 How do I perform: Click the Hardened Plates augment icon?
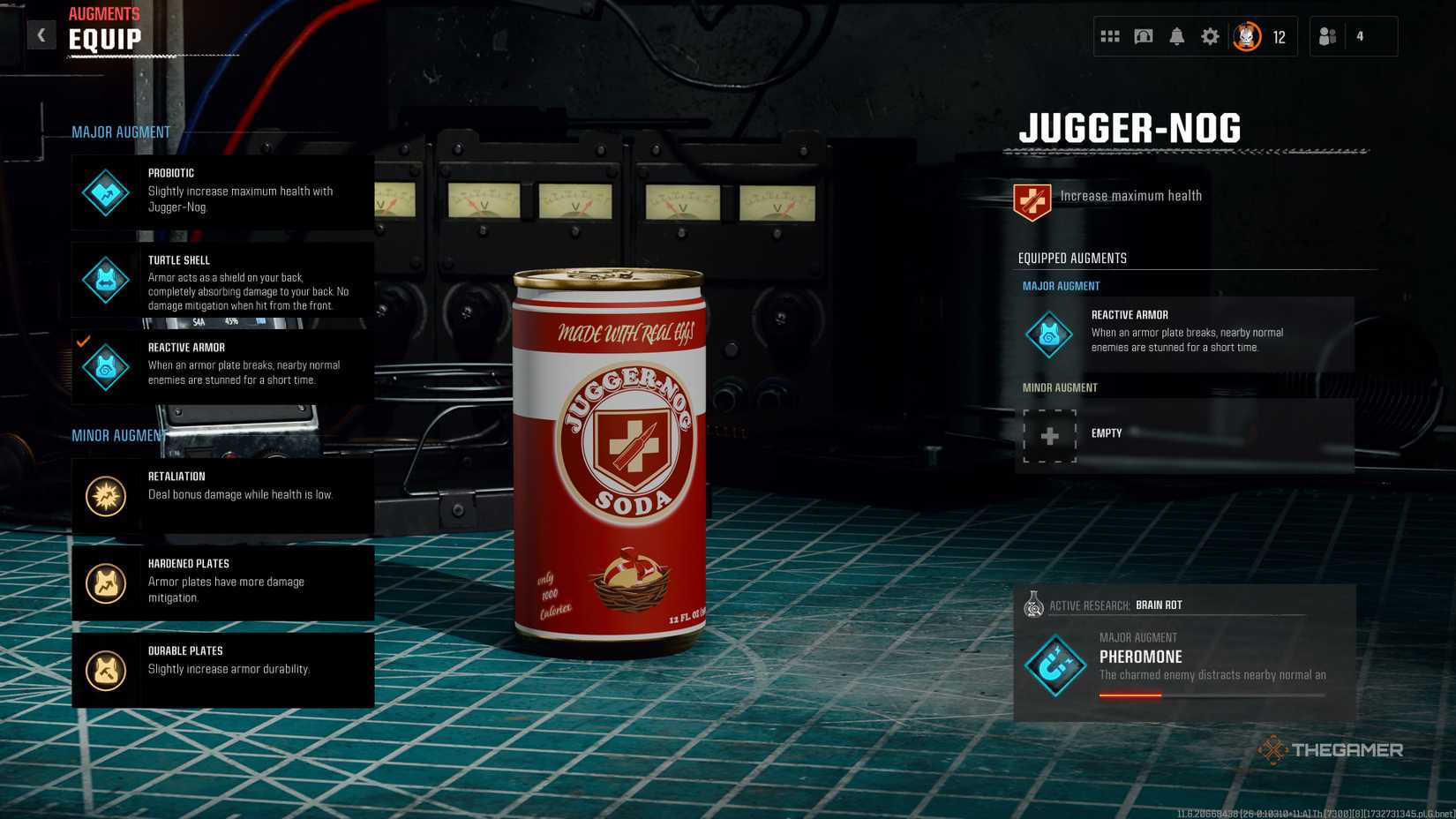click(105, 582)
